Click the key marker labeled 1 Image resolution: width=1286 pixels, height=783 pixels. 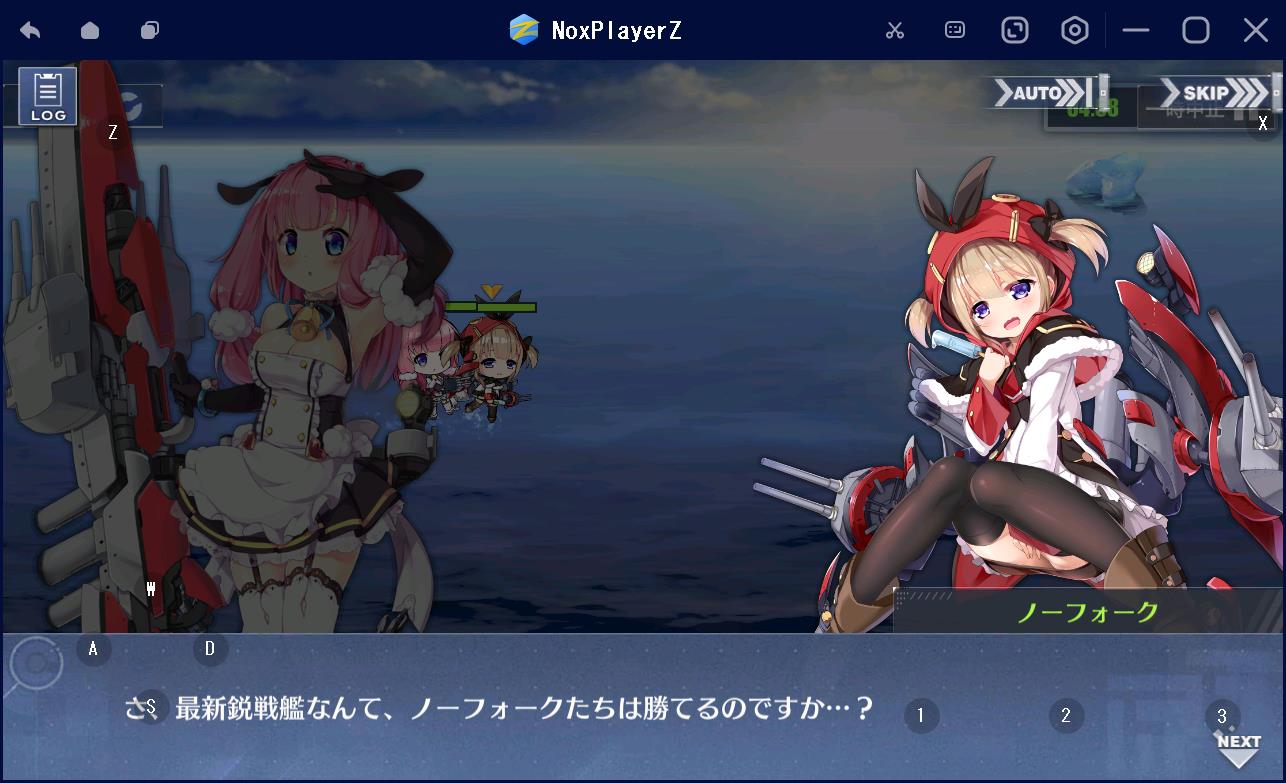point(921,716)
